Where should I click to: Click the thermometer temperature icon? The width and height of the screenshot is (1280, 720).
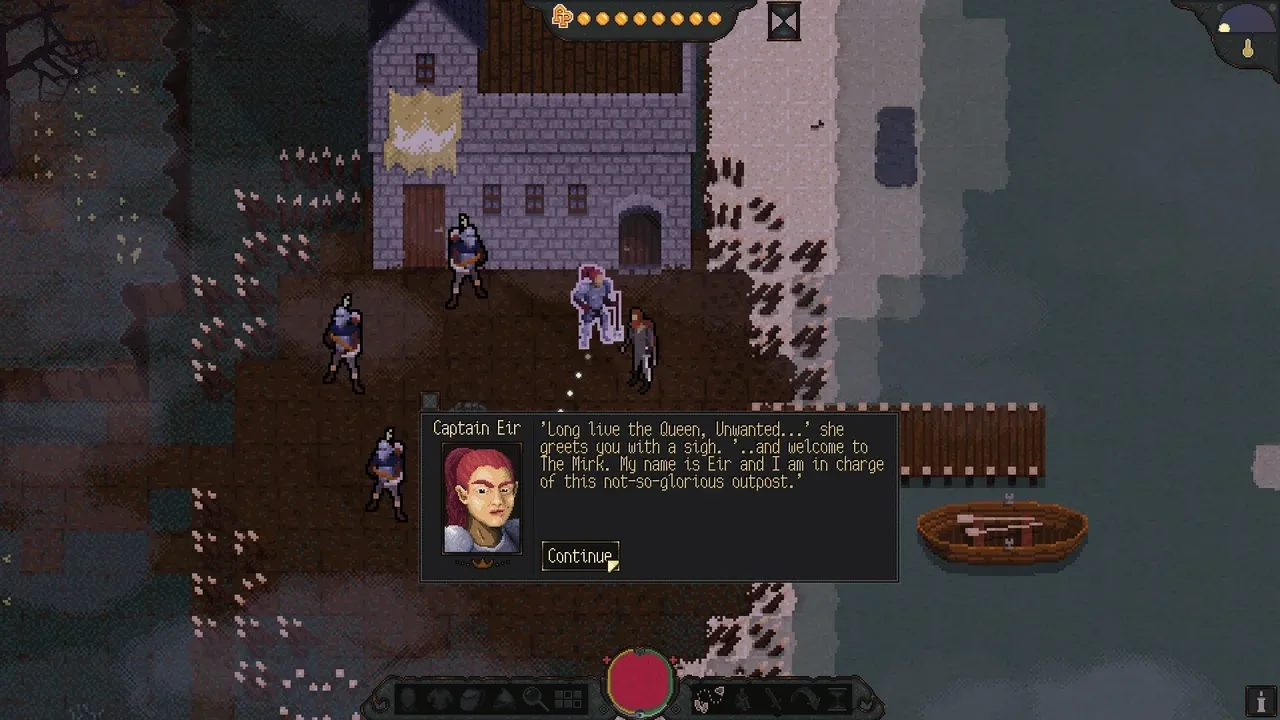click(x=1248, y=48)
